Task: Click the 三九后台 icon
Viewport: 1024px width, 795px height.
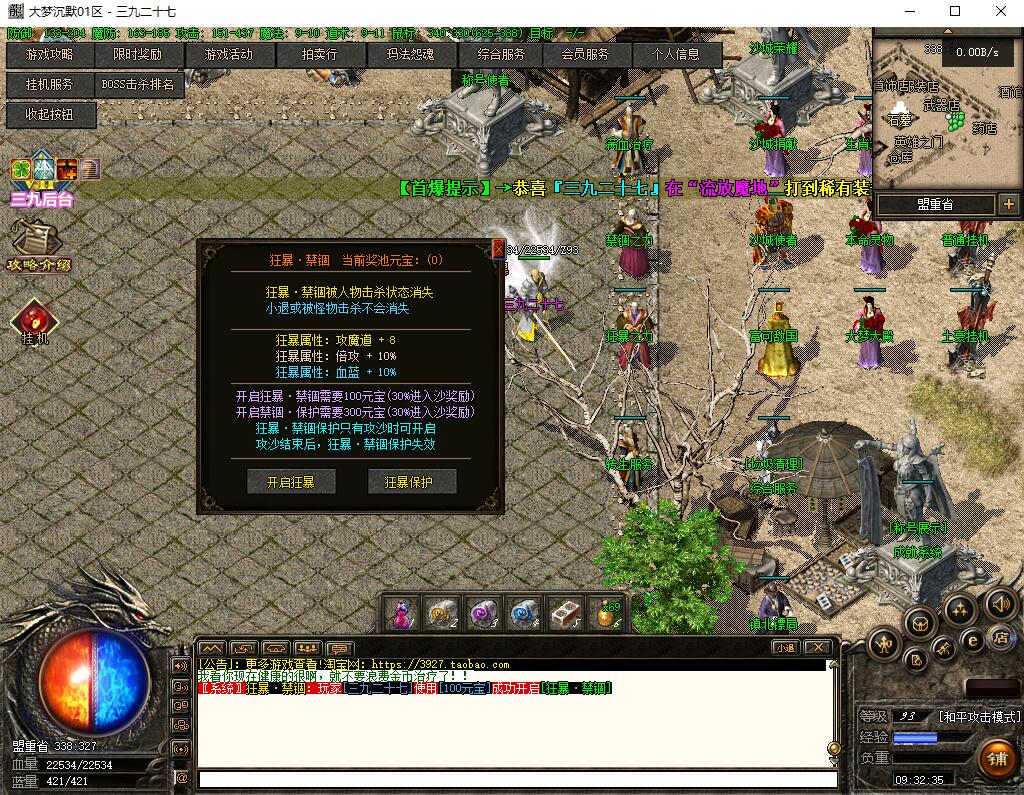Action: tap(42, 180)
